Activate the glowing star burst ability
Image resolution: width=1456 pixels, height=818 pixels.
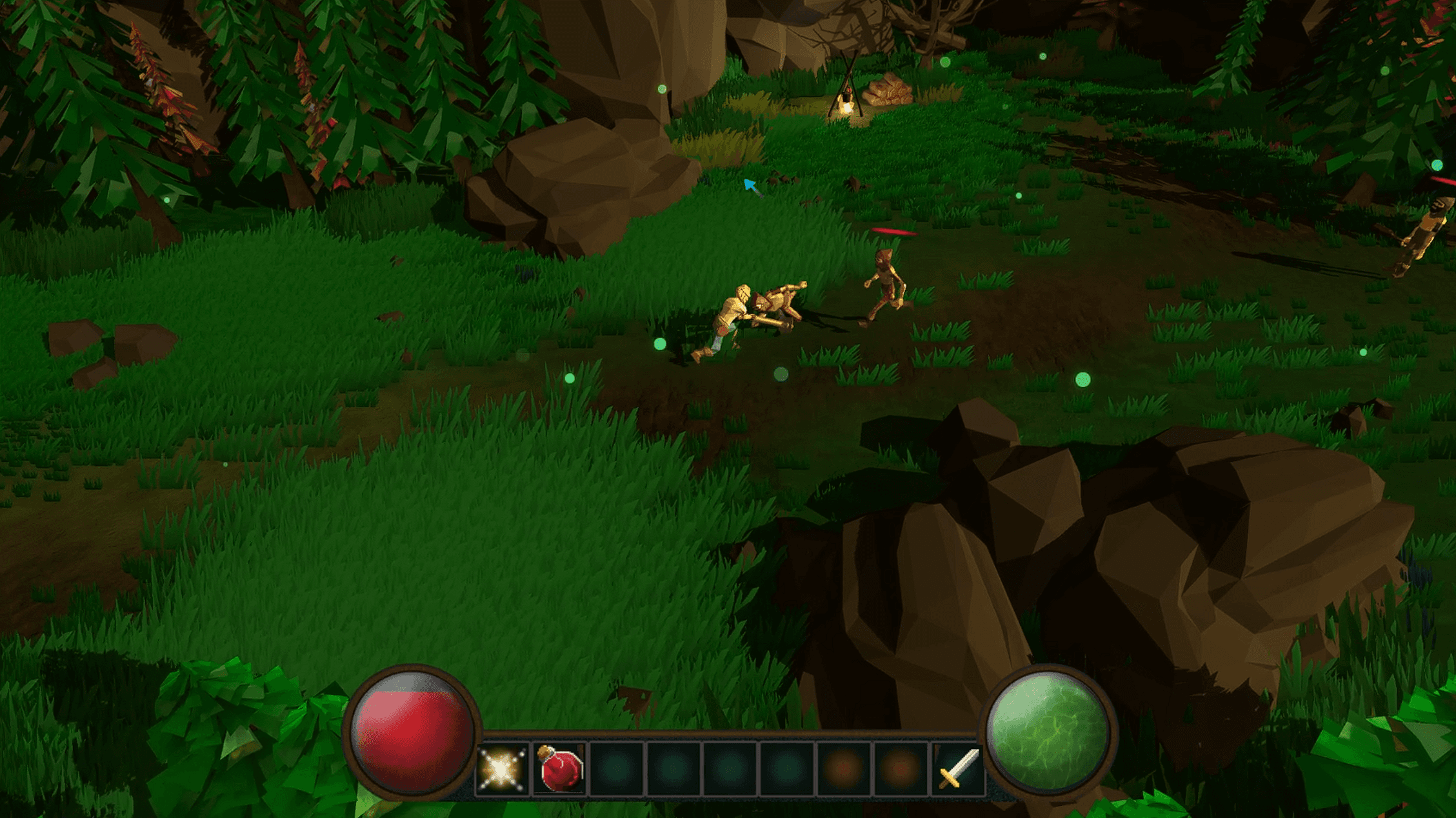click(502, 769)
